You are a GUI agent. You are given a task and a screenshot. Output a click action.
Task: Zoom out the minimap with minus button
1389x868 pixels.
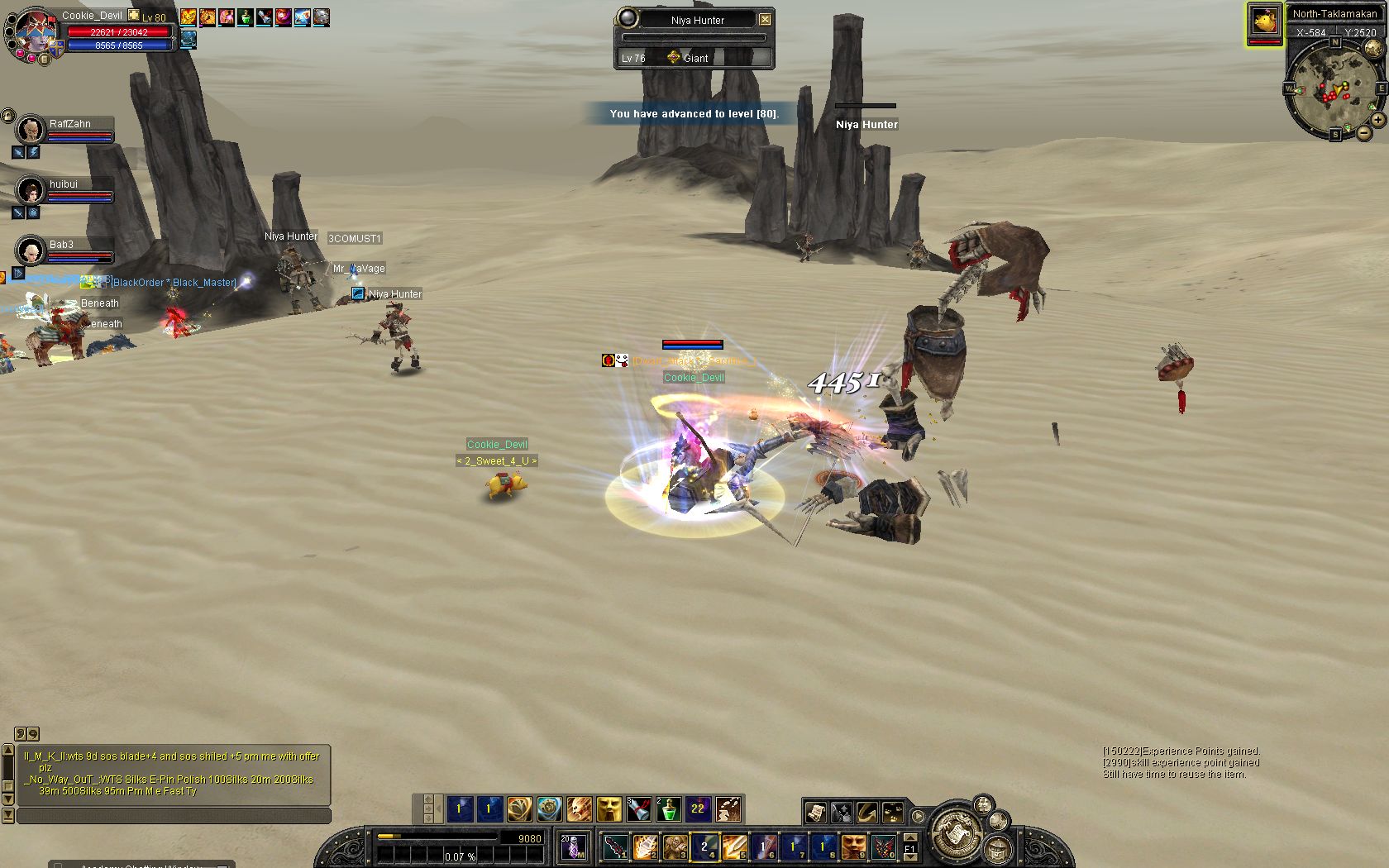(1363, 131)
